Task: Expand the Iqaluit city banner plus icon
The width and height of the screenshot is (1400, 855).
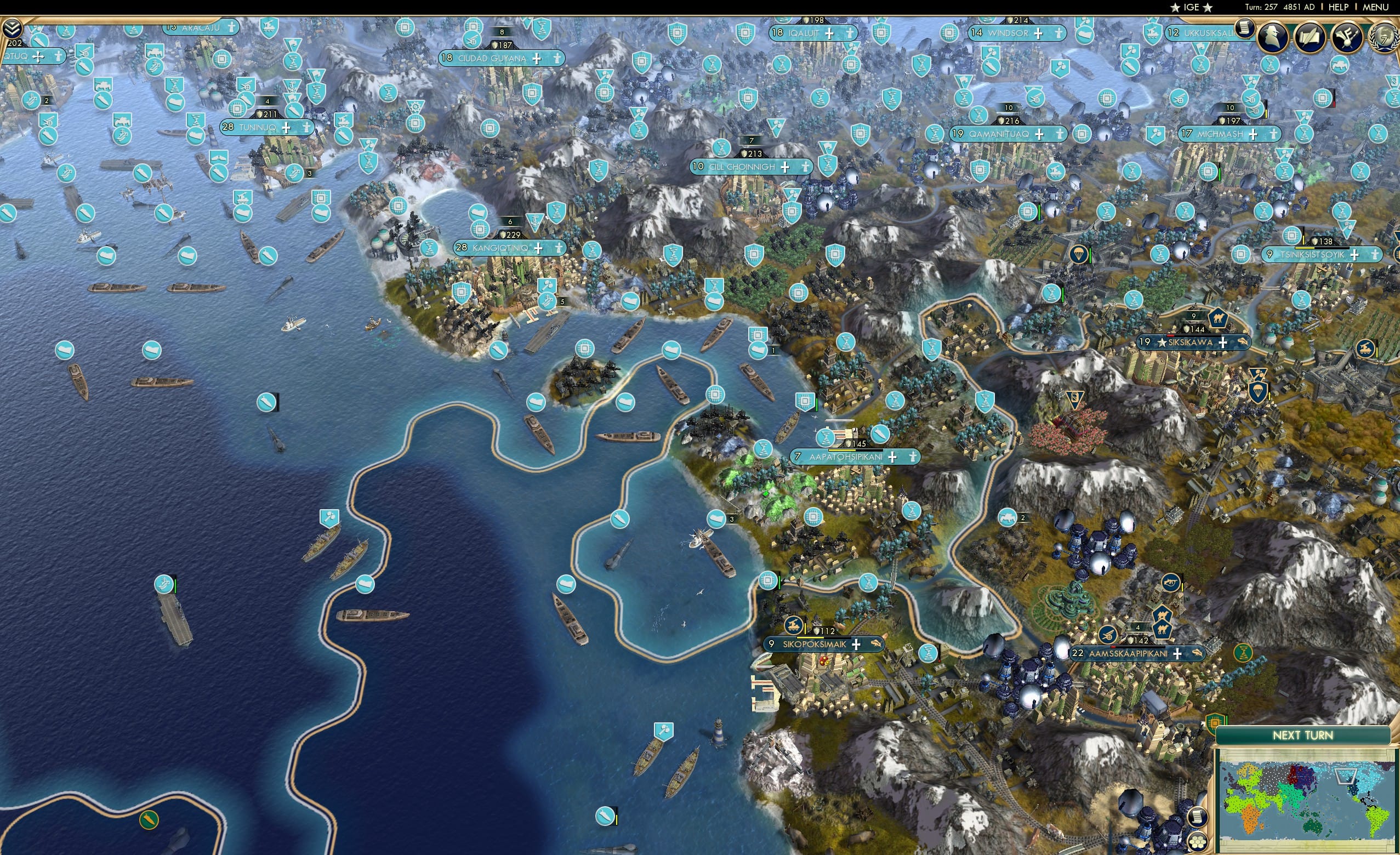Action: point(829,35)
